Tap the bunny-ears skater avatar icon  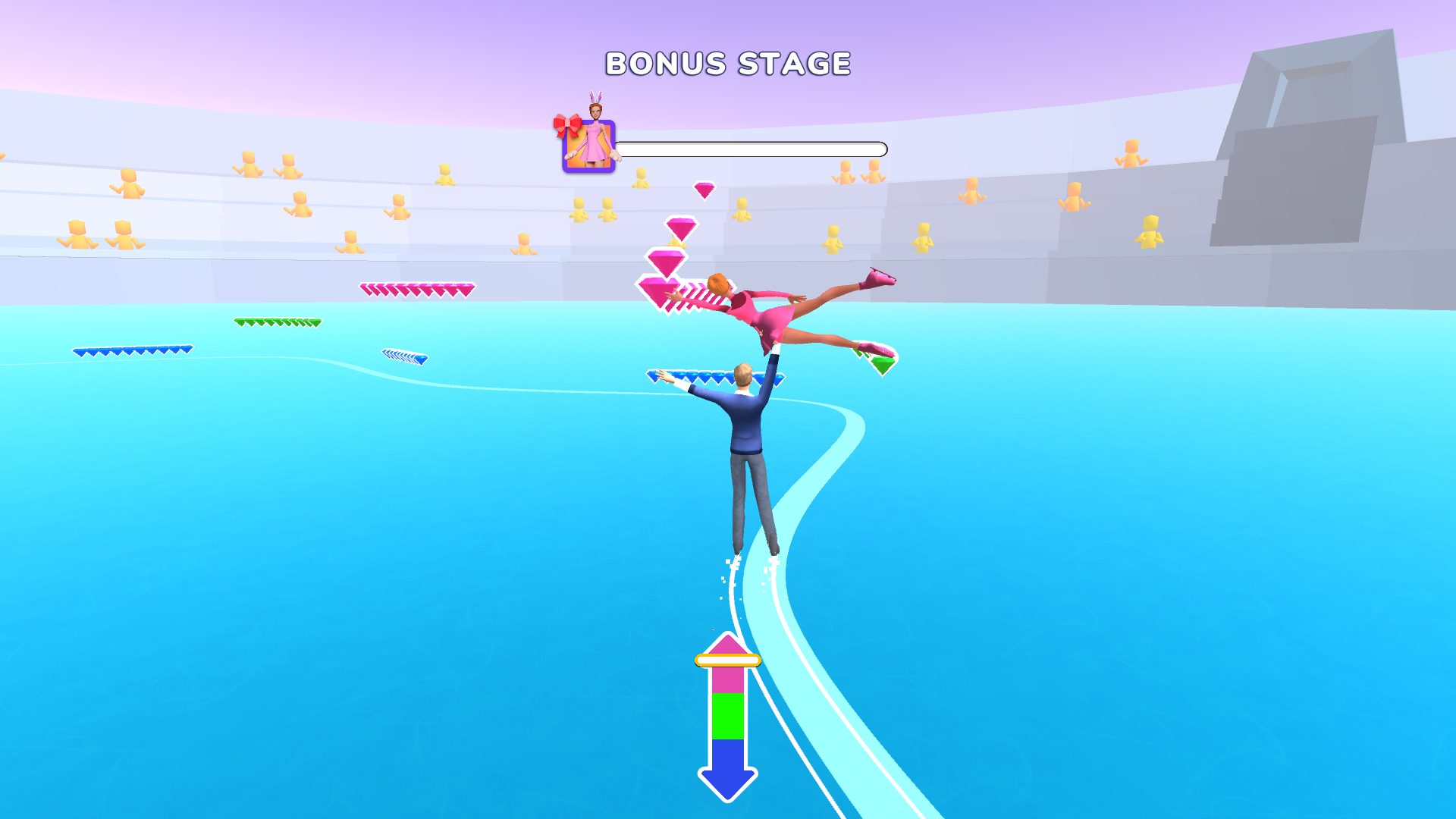(x=590, y=144)
